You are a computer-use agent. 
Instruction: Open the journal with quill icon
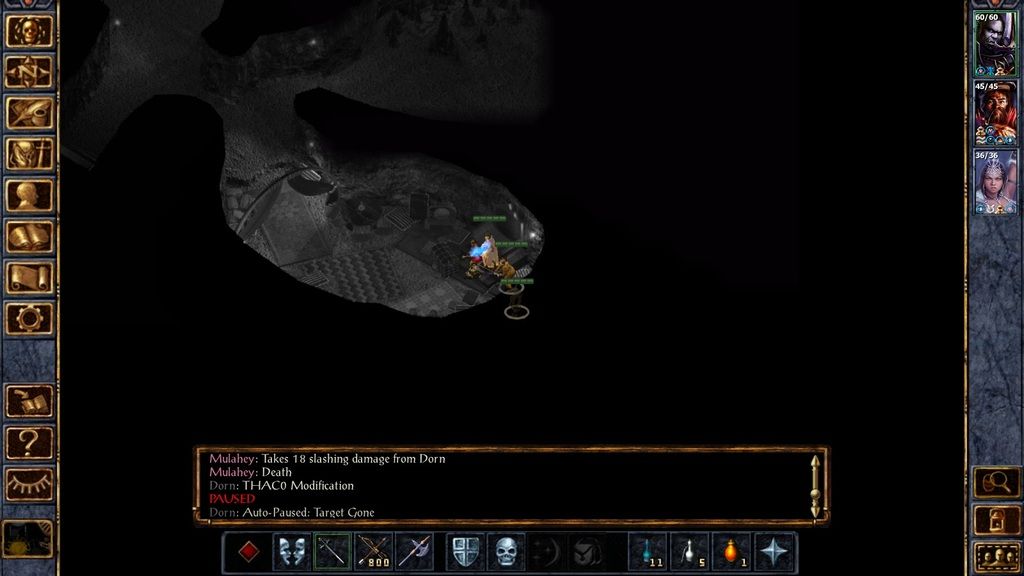click(x=29, y=113)
